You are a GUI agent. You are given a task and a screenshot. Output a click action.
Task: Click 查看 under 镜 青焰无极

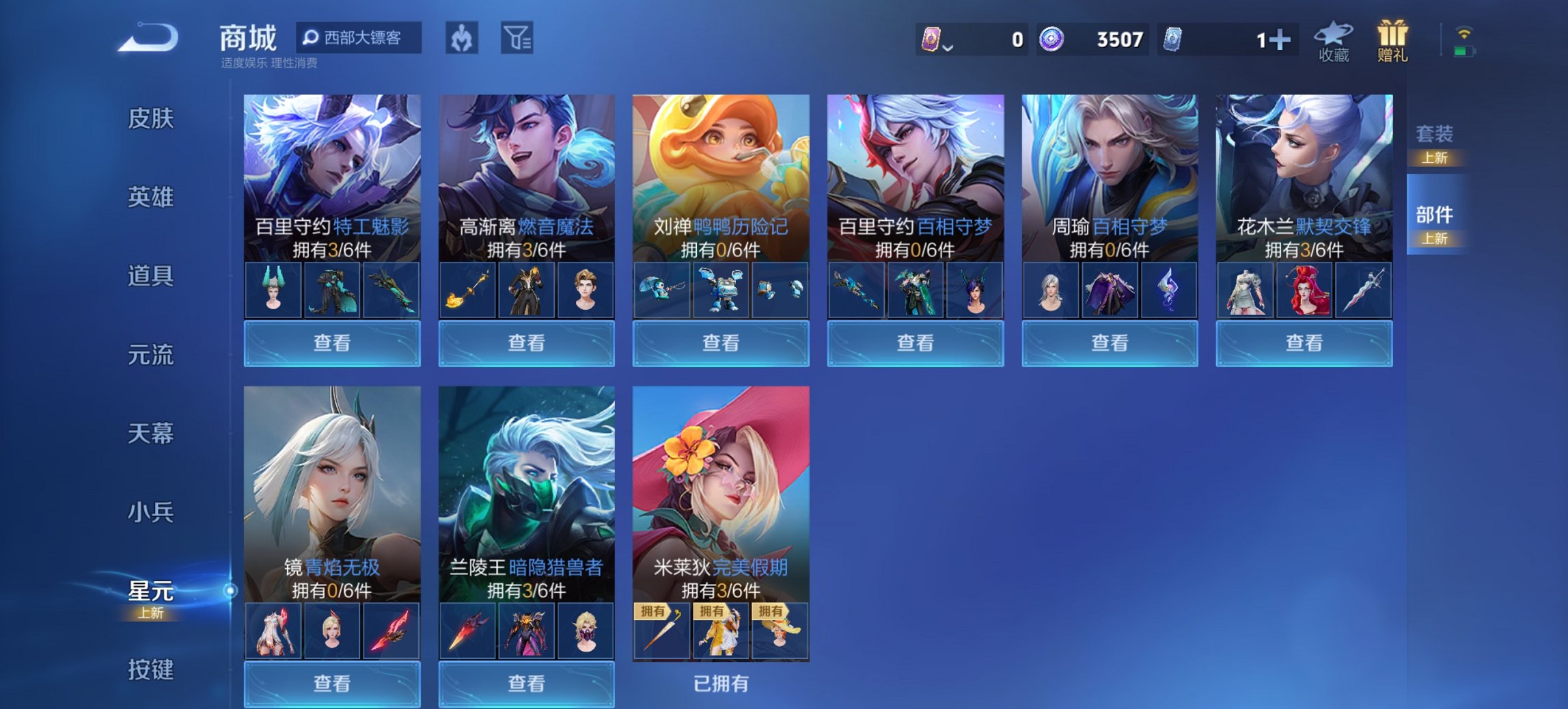[x=332, y=684]
